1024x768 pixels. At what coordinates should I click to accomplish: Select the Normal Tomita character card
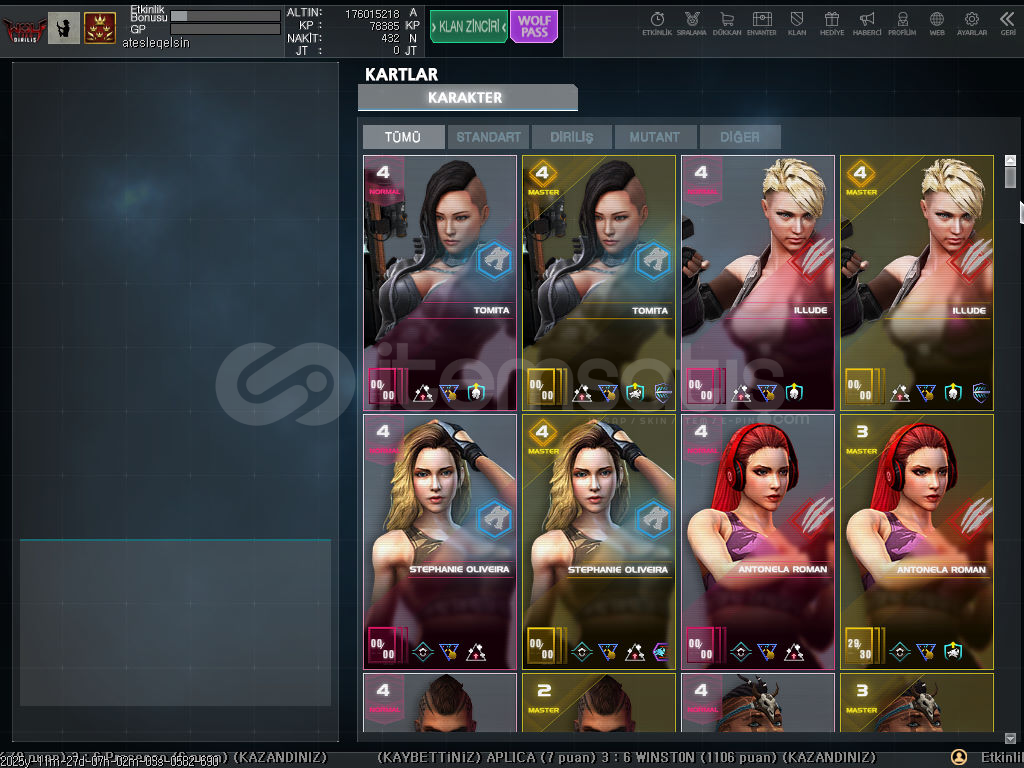[440, 282]
